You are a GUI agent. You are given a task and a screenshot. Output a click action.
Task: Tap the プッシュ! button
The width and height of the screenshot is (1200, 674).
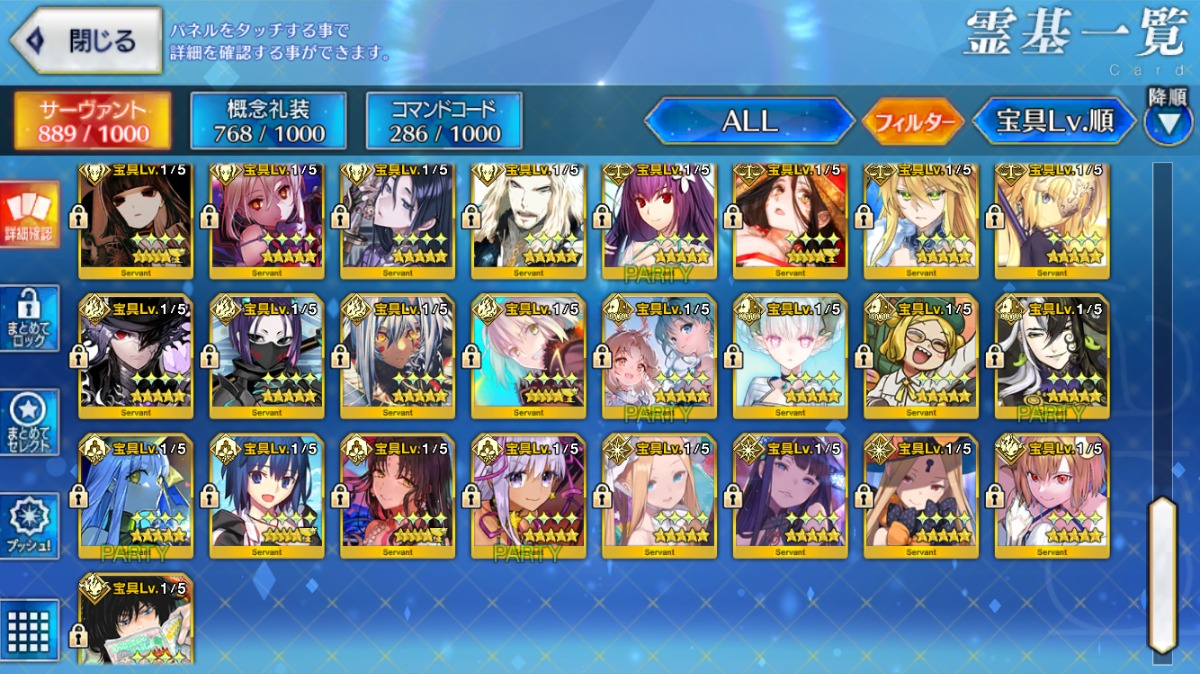[29, 526]
